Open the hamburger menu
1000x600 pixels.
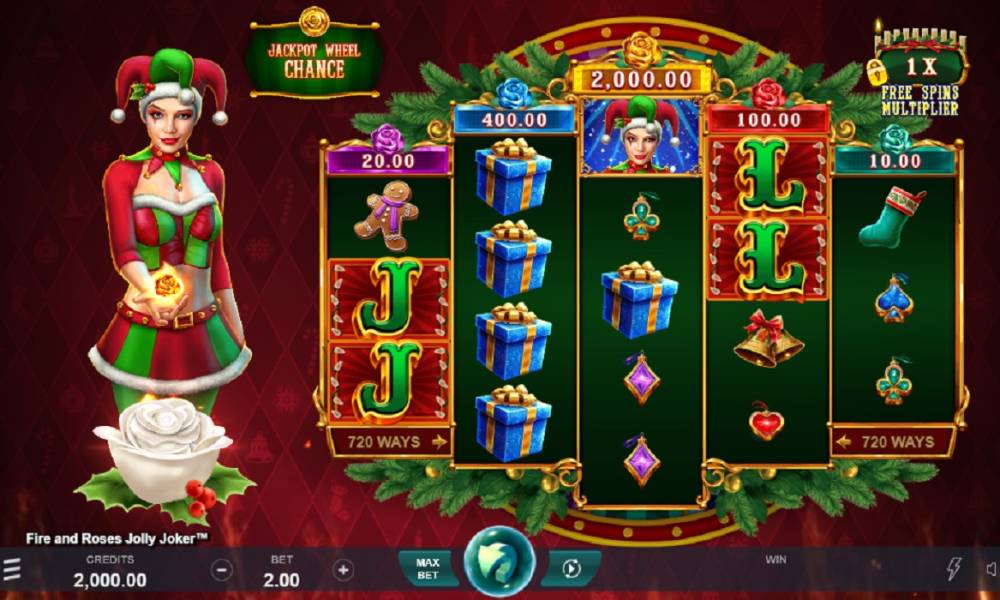coord(11,570)
